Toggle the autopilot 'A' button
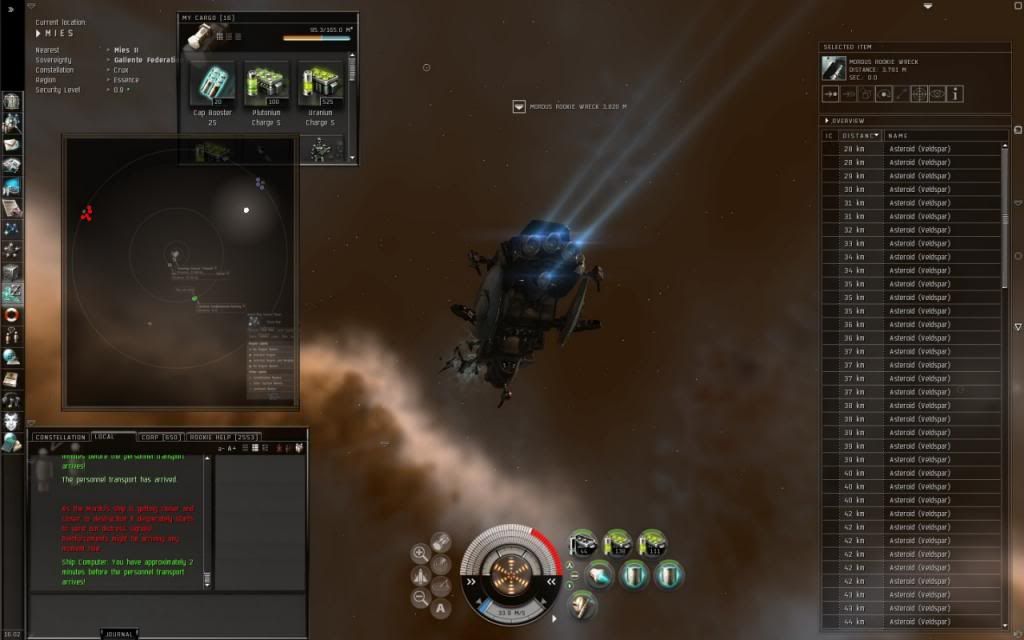Image resolution: width=1024 pixels, height=640 pixels. pos(441,607)
